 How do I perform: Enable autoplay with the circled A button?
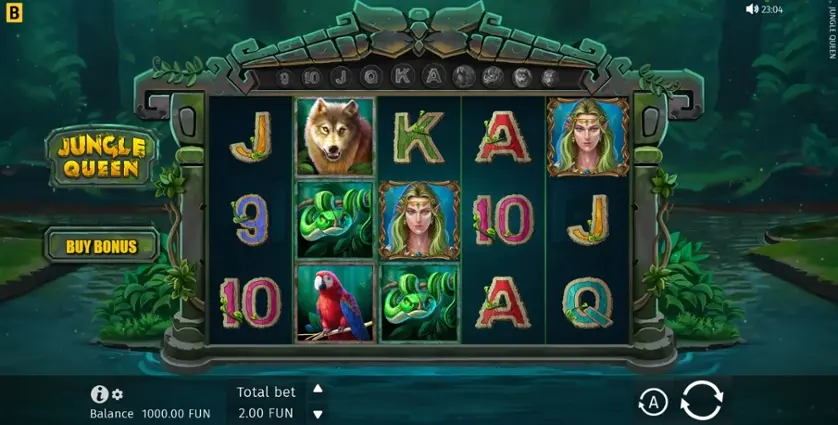point(653,402)
